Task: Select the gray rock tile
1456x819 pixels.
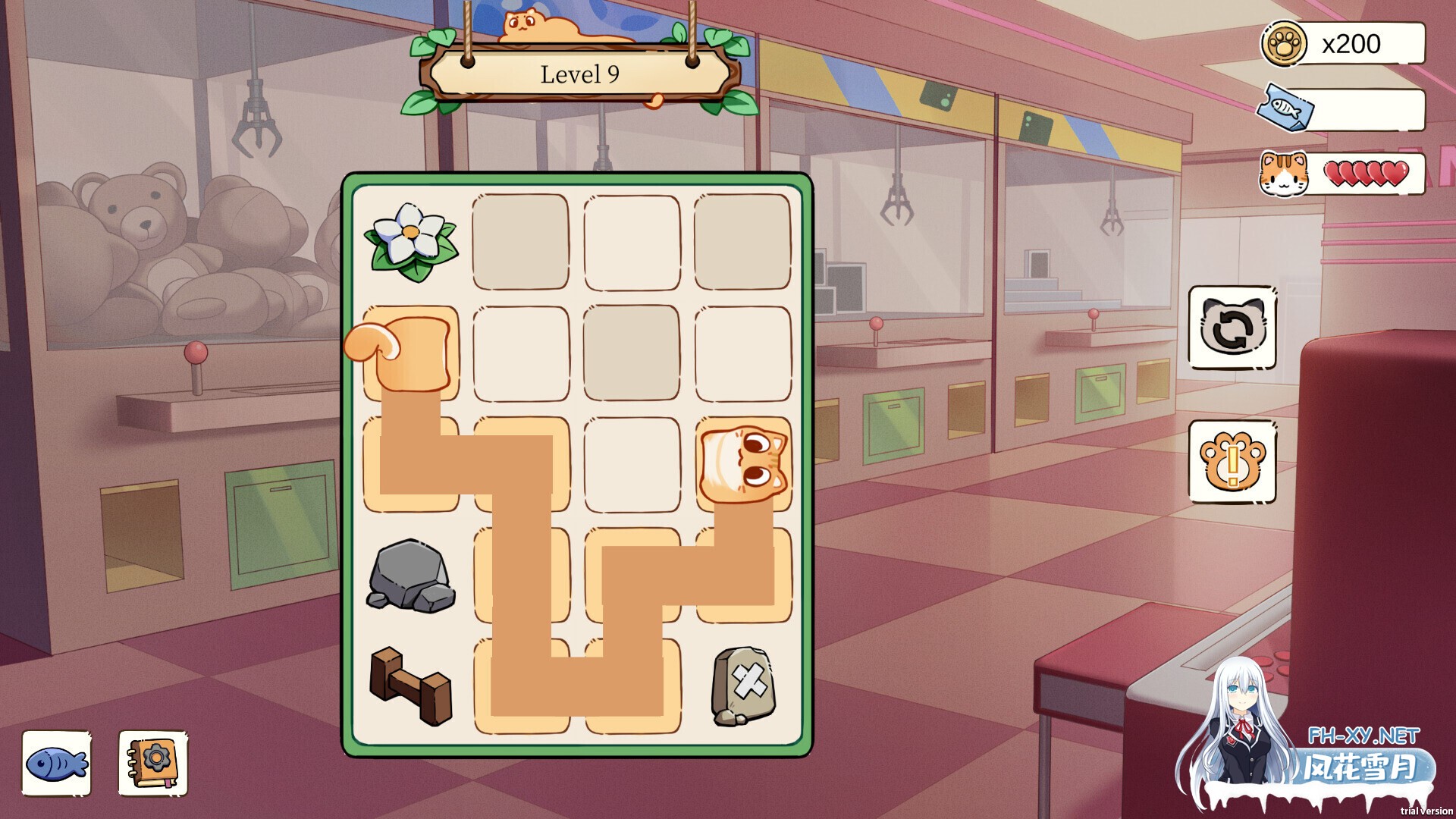Action: point(410,576)
